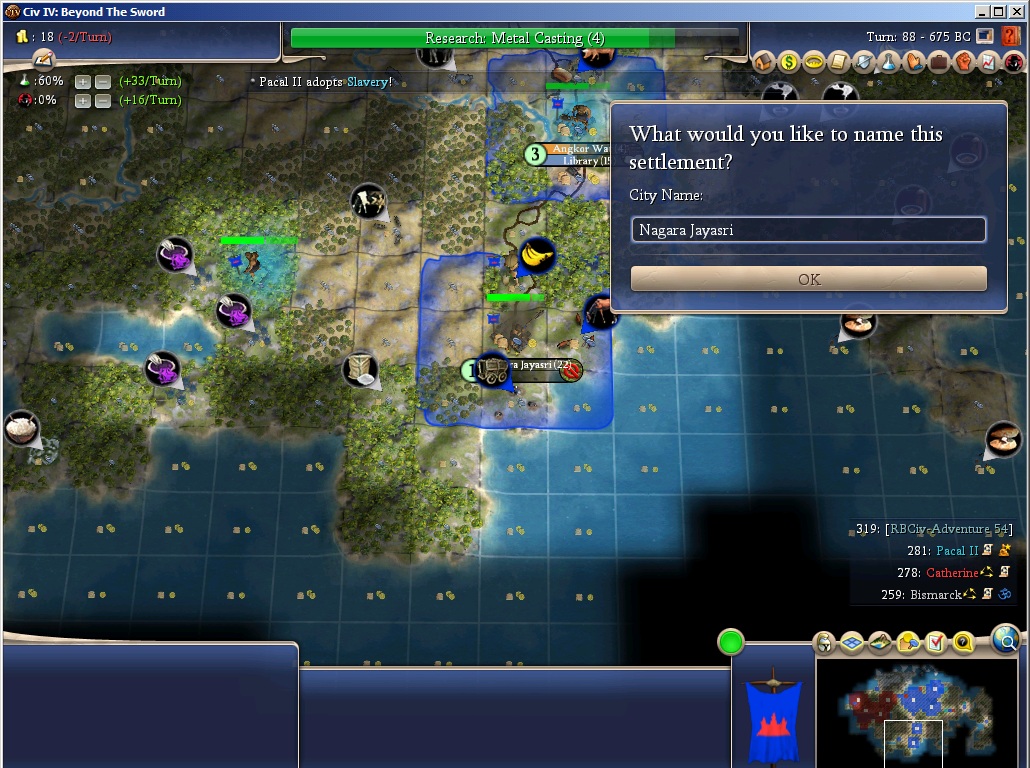Confirm the city name with OK
The image size is (1030, 768).
808,279
